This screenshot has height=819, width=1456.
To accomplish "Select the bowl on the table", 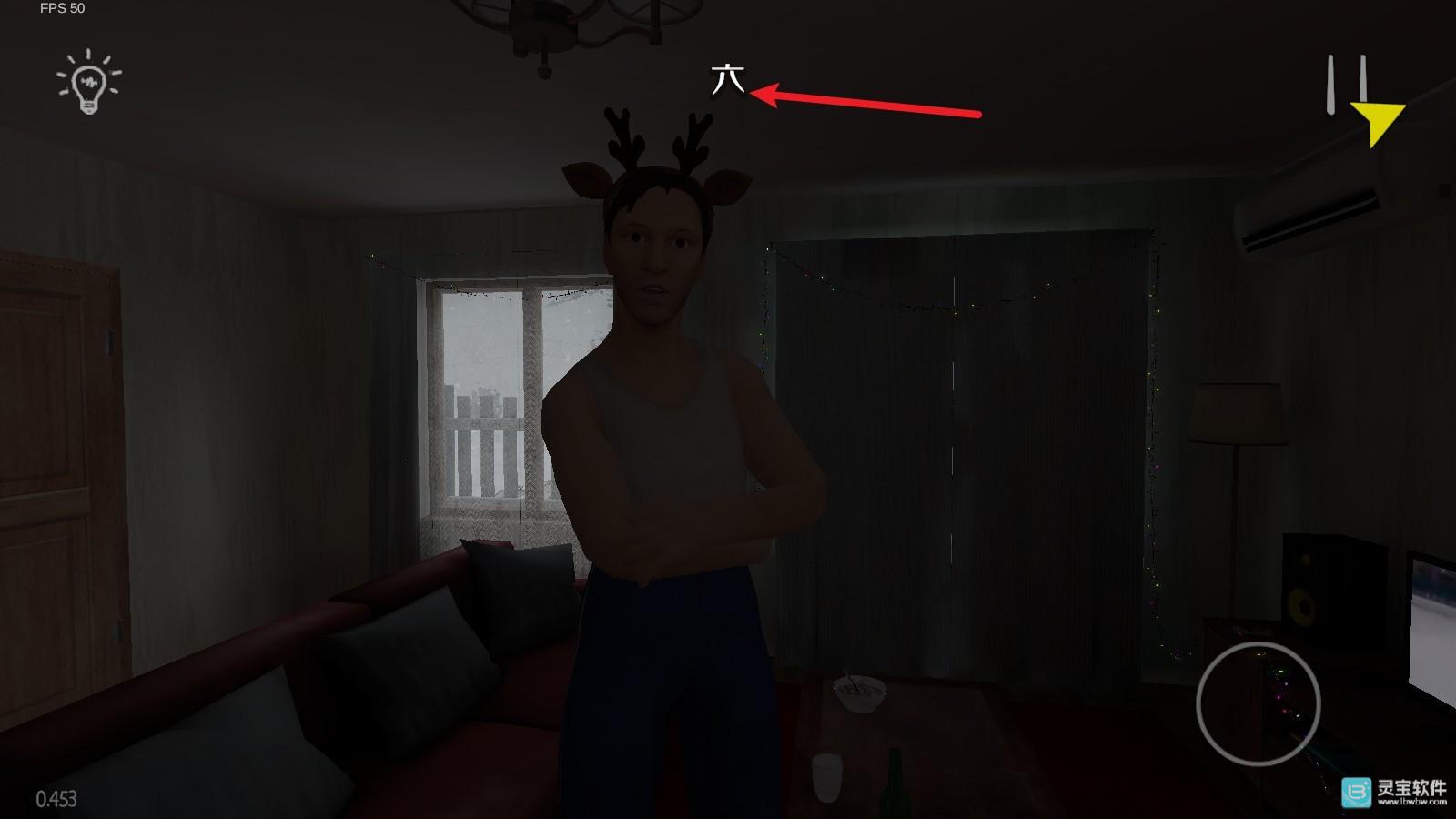I will (859, 693).
